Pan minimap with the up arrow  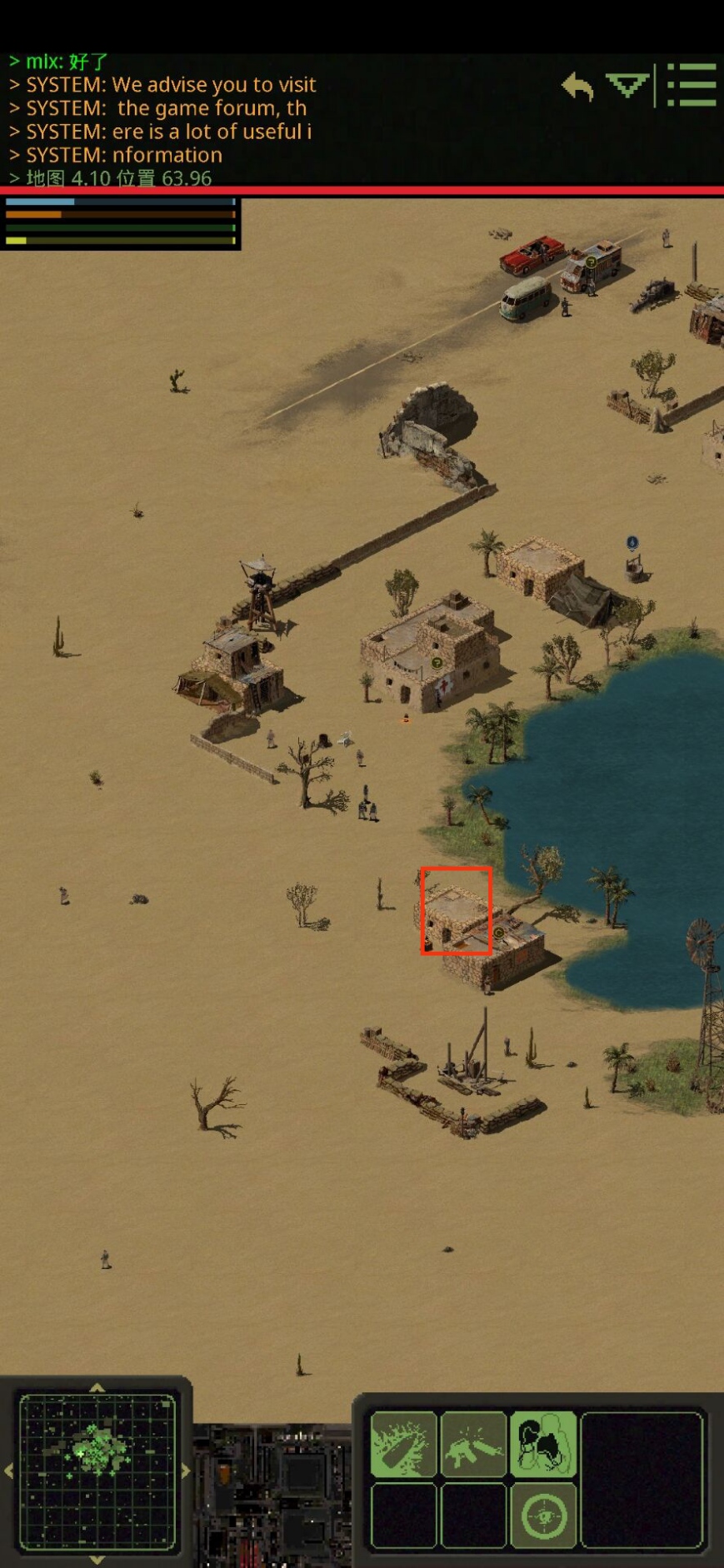[97, 1386]
